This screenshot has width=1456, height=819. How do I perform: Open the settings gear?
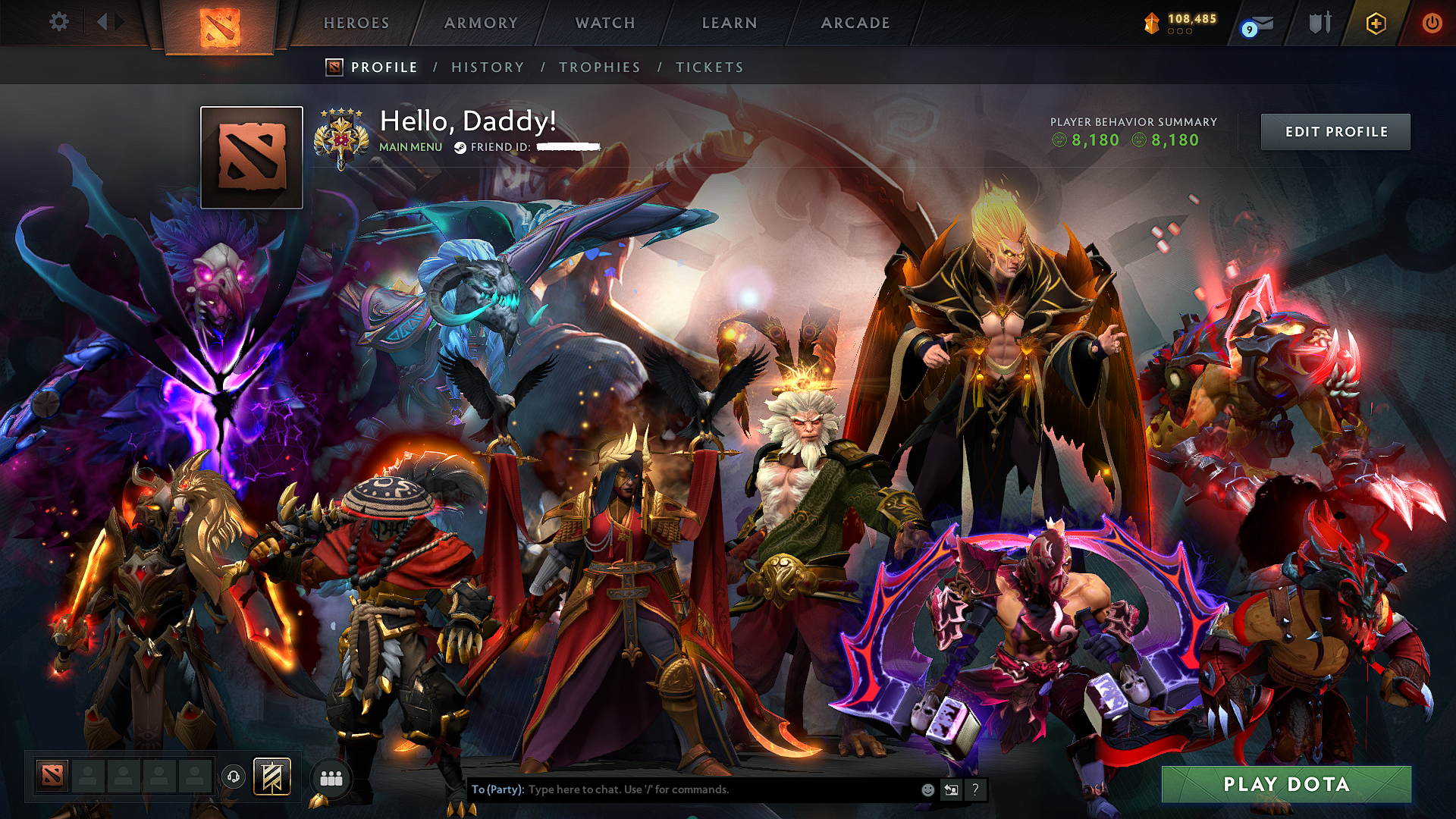pyautogui.click(x=58, y=22)
